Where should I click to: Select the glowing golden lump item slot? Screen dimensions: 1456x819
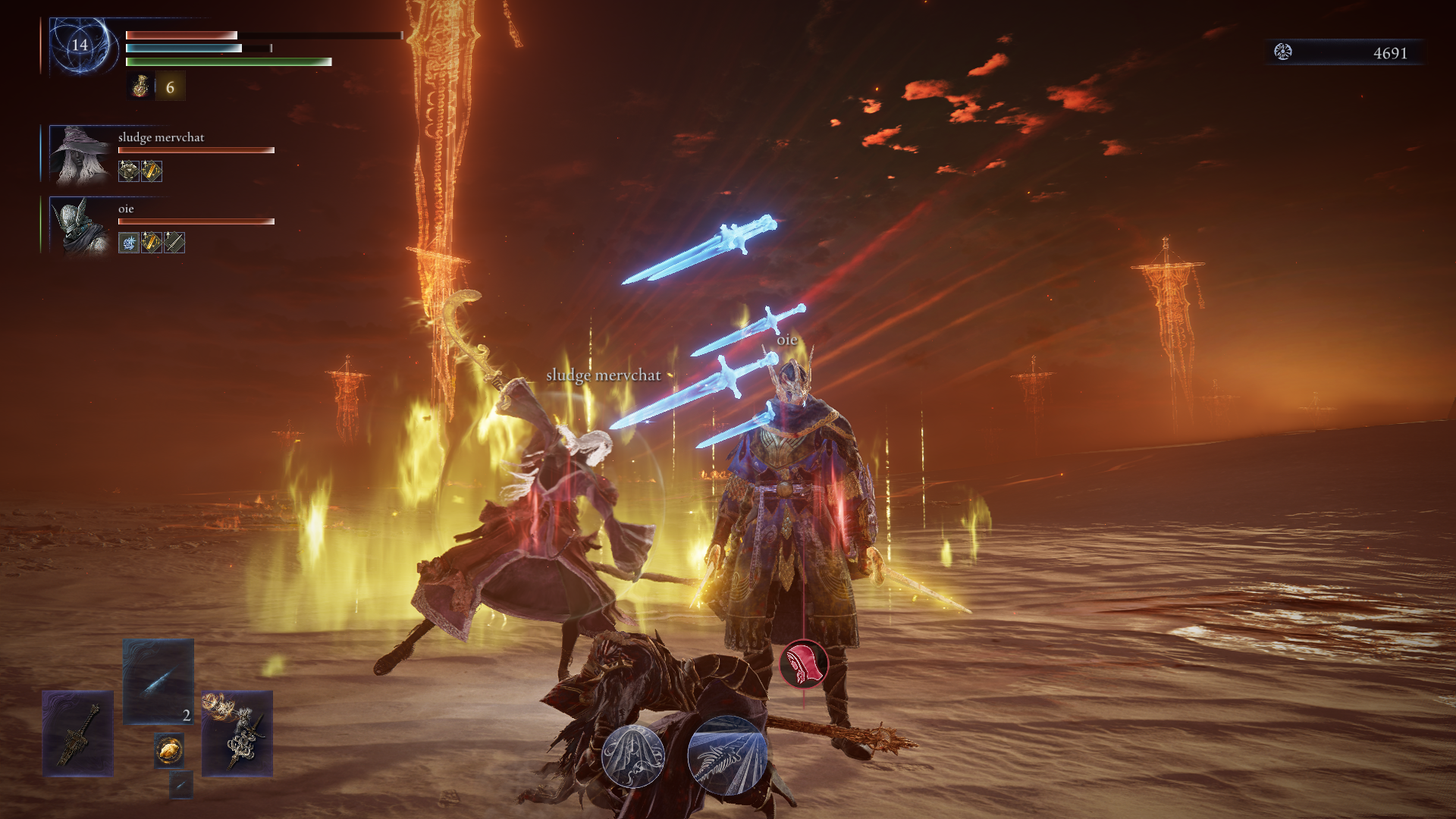[169, 750]
